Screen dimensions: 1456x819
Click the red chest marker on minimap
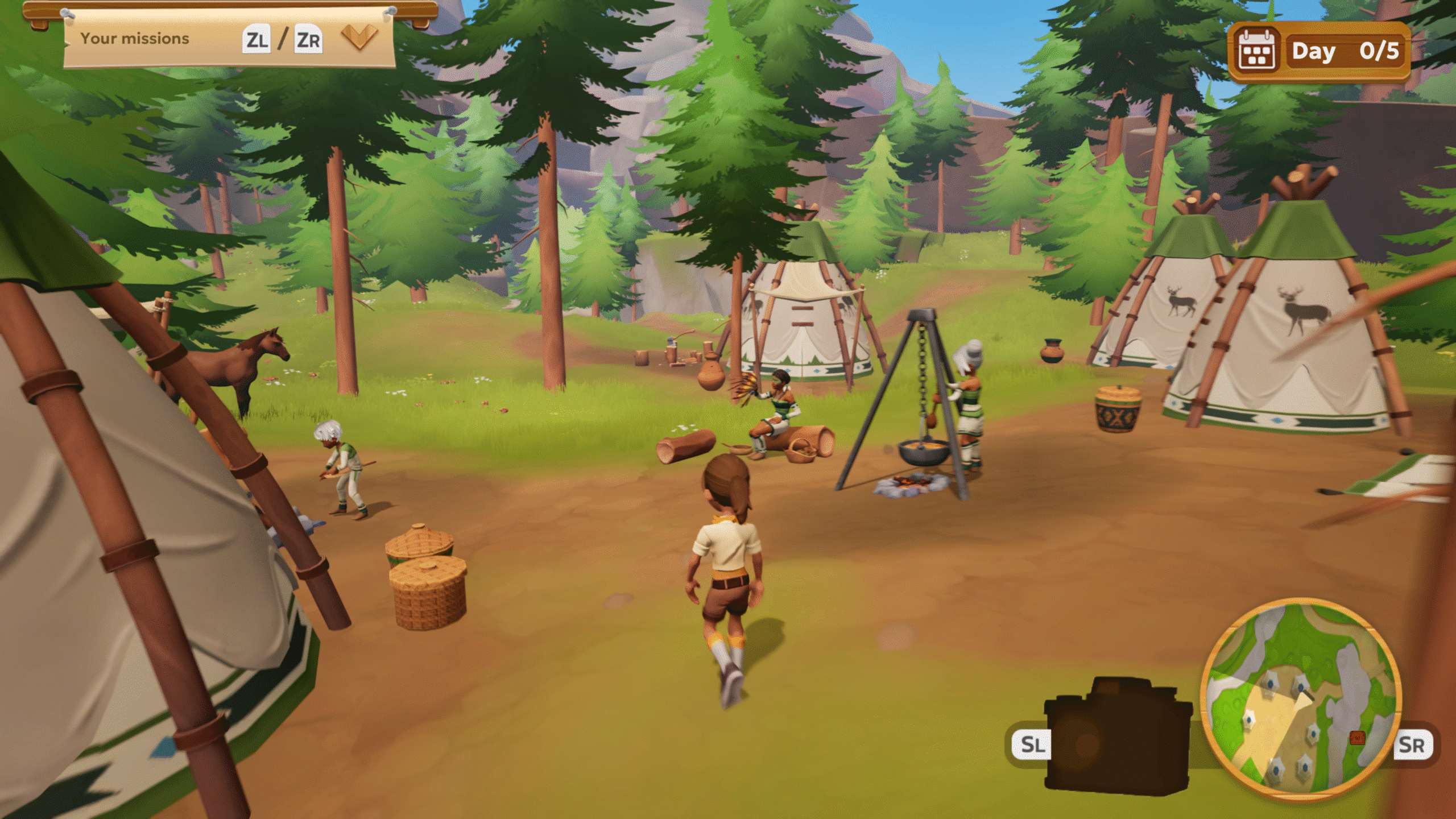1357,738
